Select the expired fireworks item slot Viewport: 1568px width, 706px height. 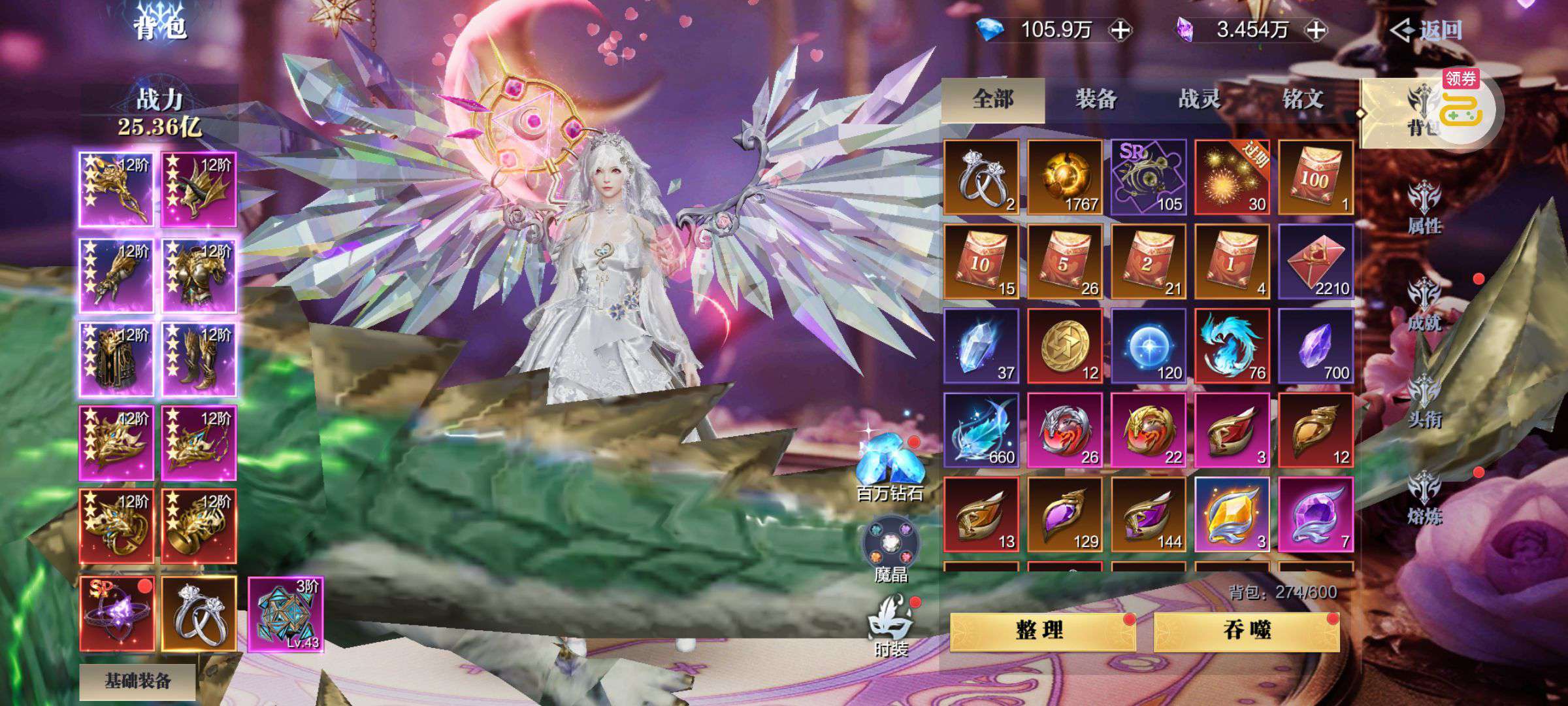tap(1232, 177)
